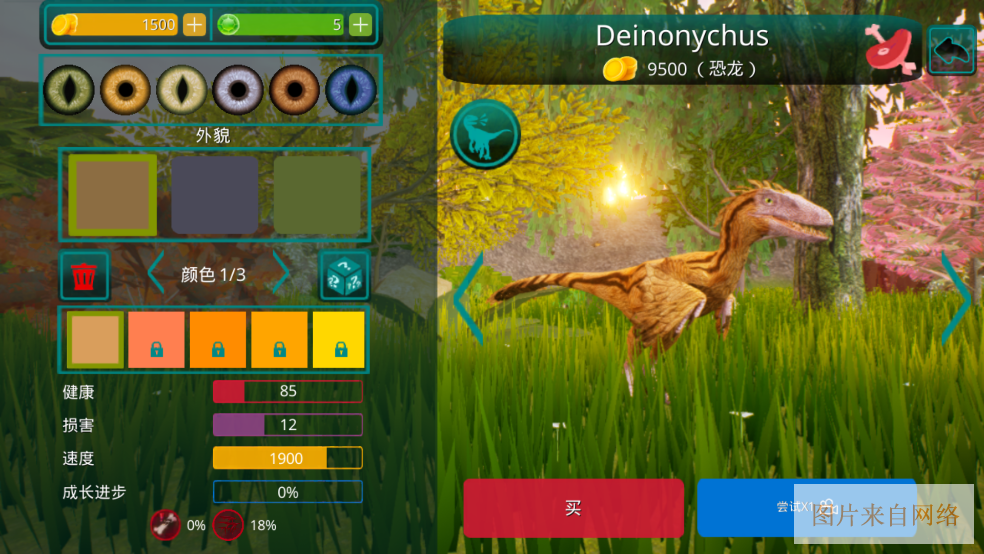Buy the Deinonychus with the red button
The image size is (984, 554).
coord(573,508)
